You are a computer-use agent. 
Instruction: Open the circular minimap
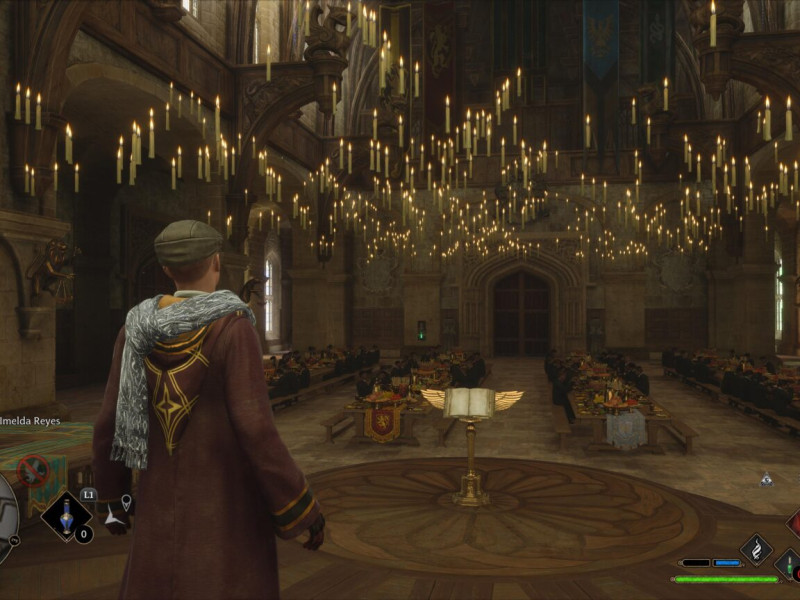coord(5,510)
